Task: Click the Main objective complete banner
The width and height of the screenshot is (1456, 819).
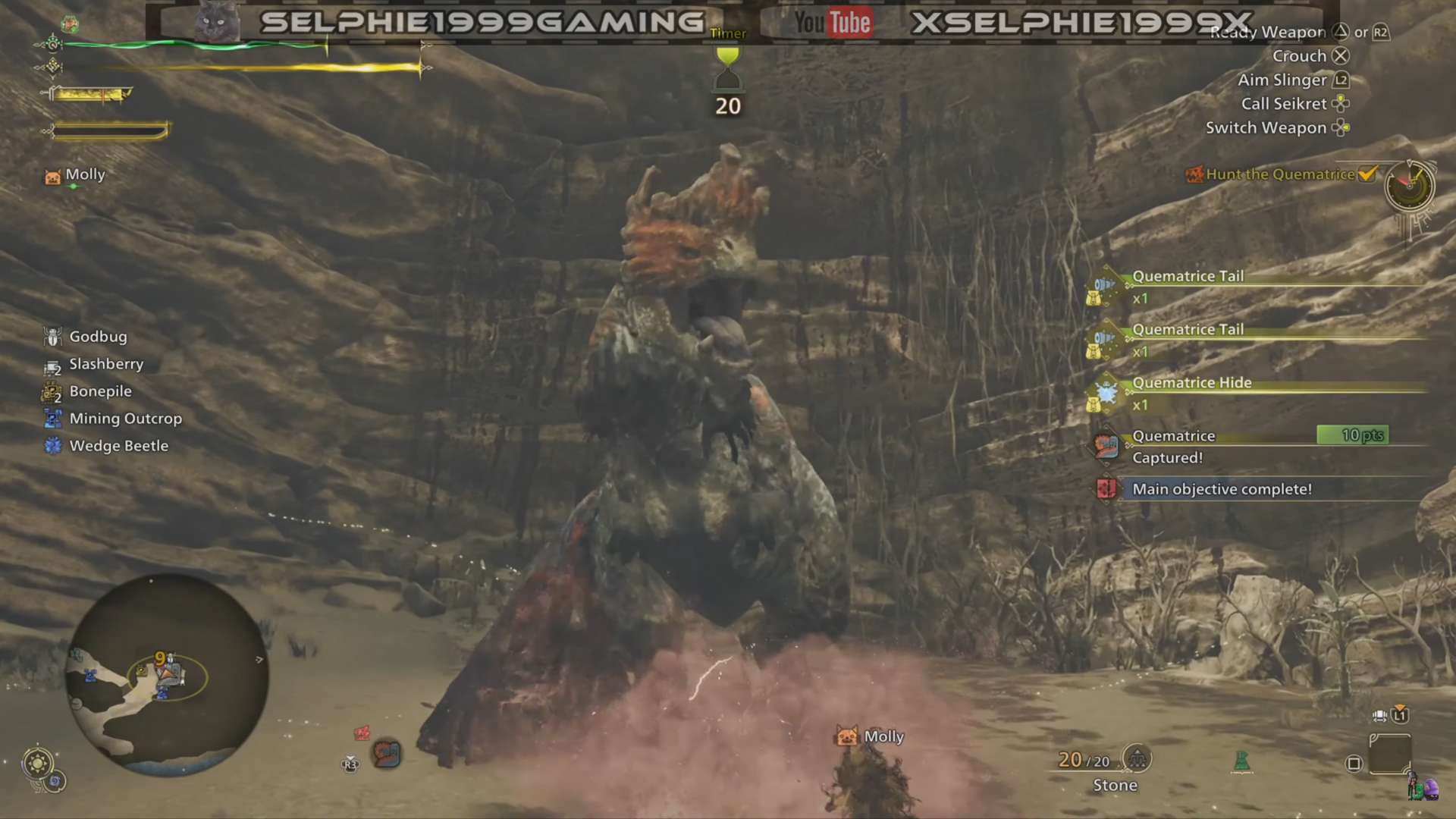Action: click(1222, 489)
